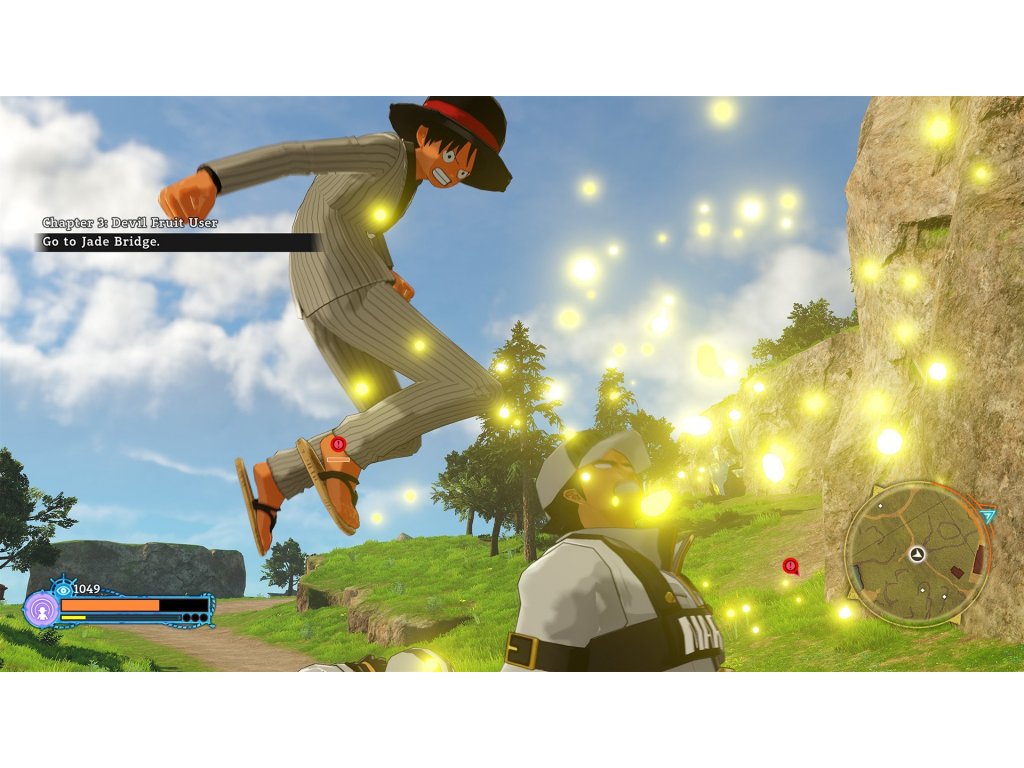
Task: Activate the purple Observation Haki mode icon
Action: point(41,608)
